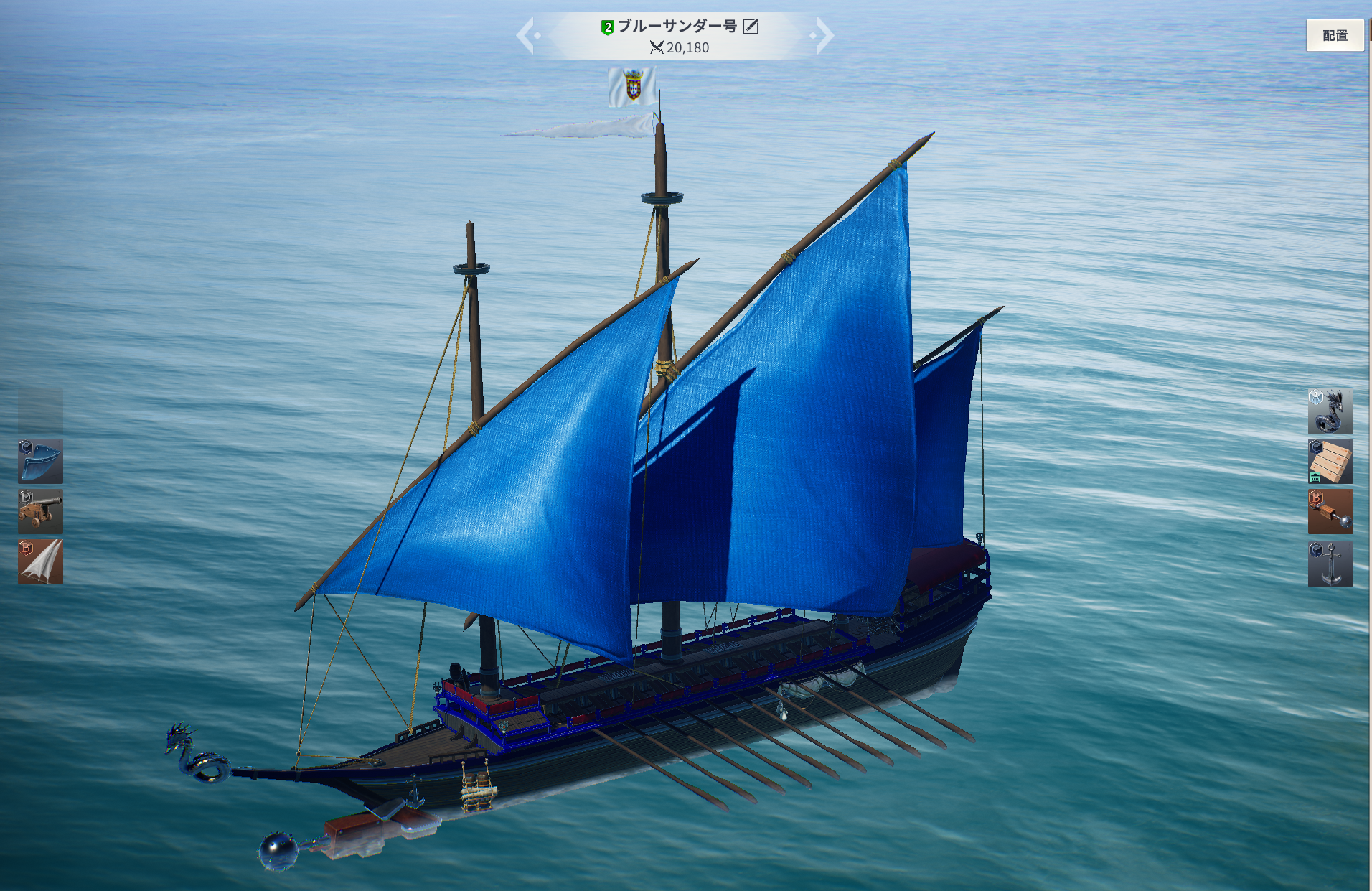Open the cannon equipment slot
The height and width of the screenshot is (891, 1372).
pyautogui.click(x=40, y=511)
